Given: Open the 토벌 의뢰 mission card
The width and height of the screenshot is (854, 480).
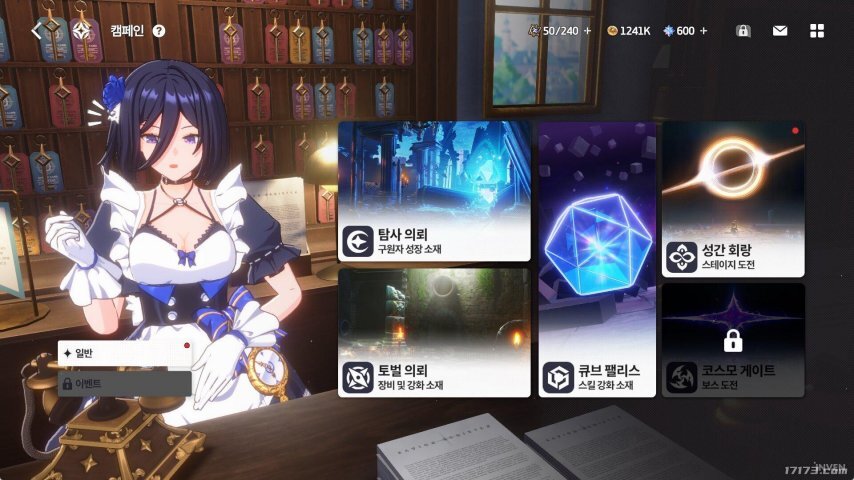Looking at the screenshot, I should (x=434, y=332).
